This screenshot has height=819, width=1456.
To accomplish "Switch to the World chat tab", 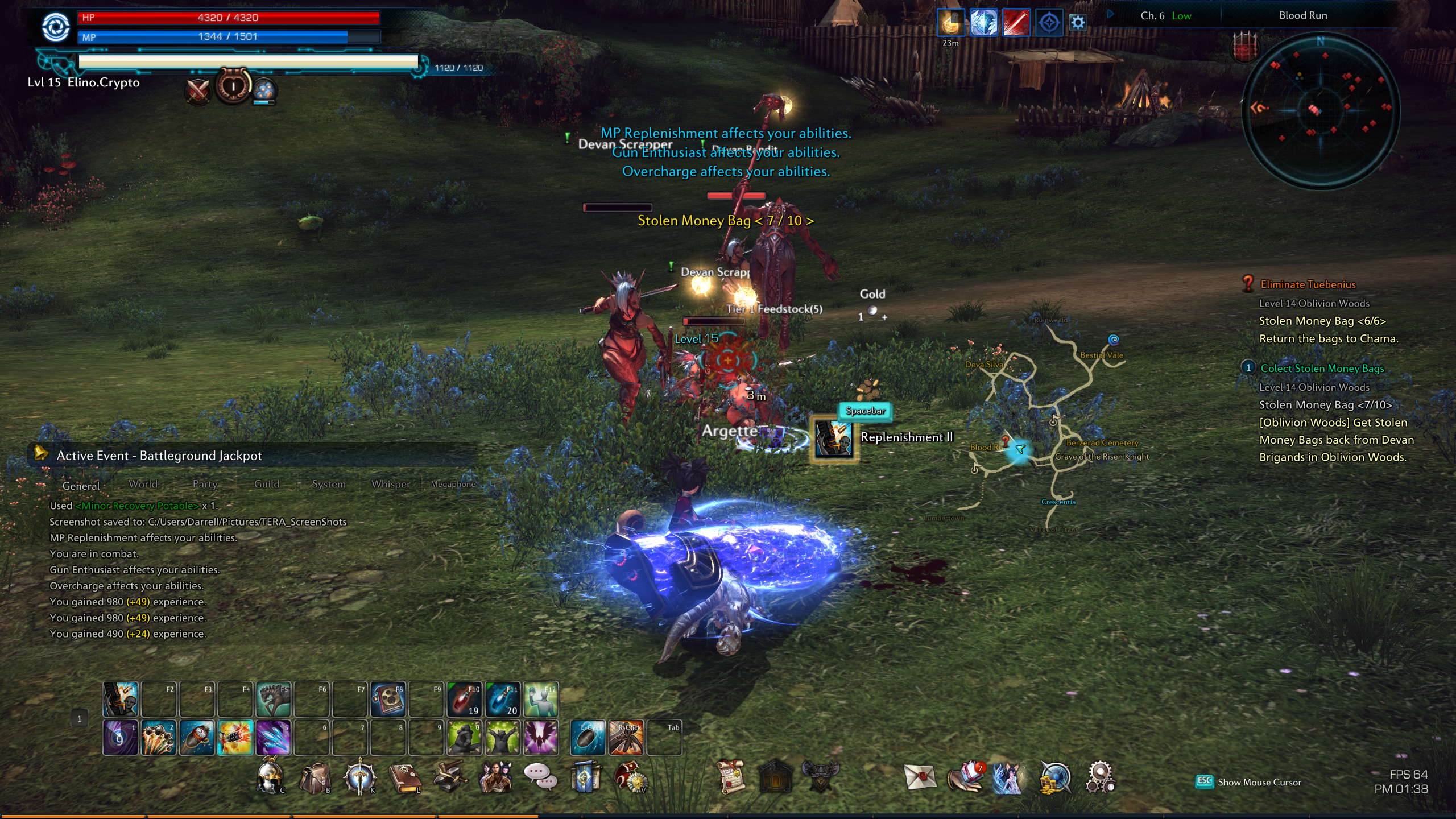I will pos(143,484).
